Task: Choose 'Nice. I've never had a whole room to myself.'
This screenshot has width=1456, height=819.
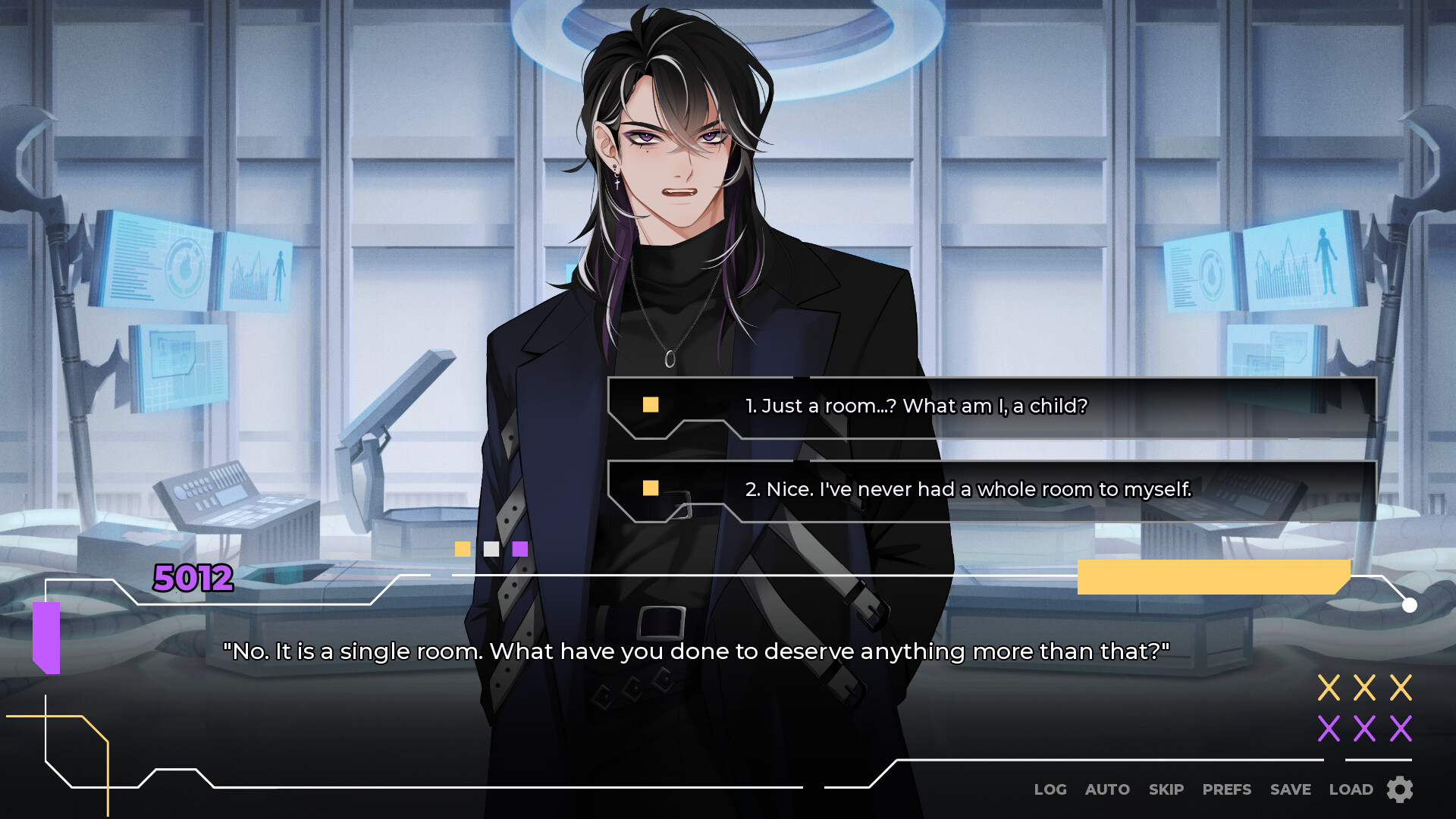Action: click(x=969, y=489)
